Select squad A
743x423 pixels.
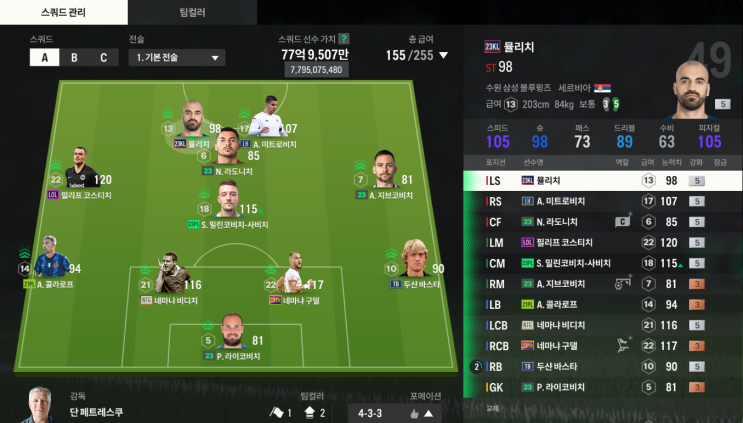[x=44, y=57]
